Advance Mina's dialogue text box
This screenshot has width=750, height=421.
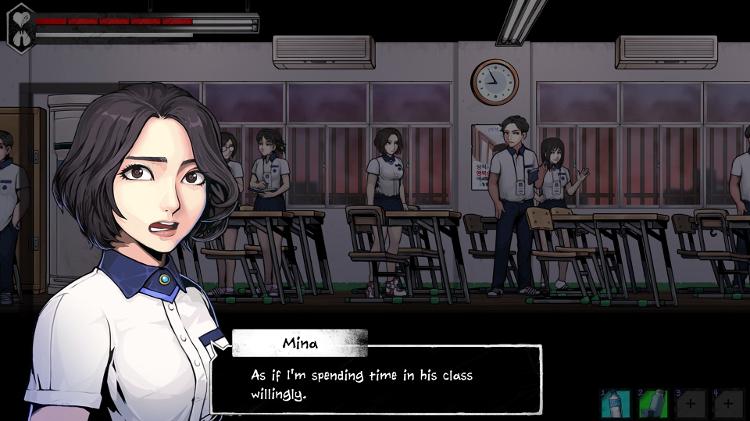(376, 379)
